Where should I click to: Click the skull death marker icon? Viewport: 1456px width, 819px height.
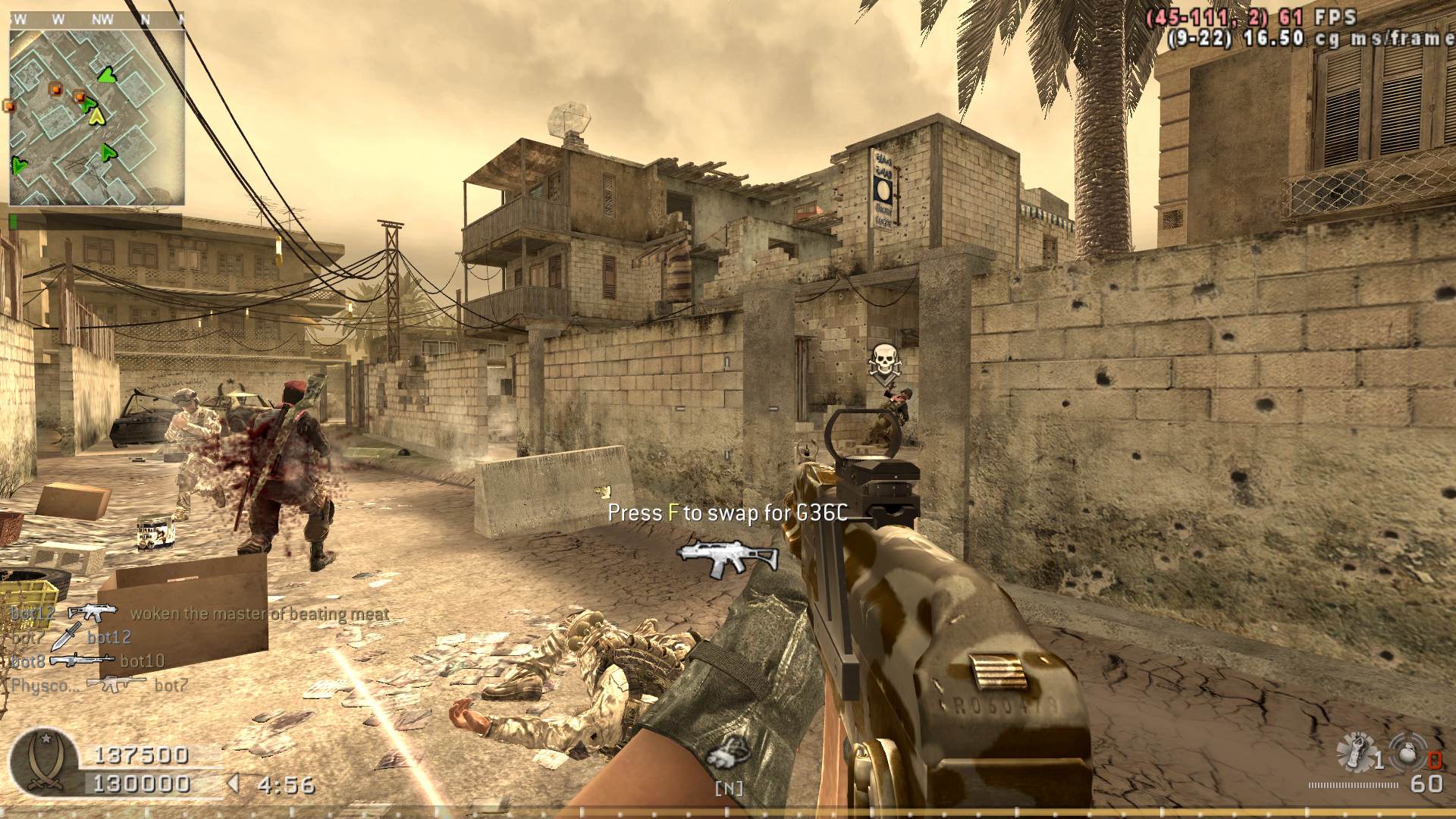point(884,361)
